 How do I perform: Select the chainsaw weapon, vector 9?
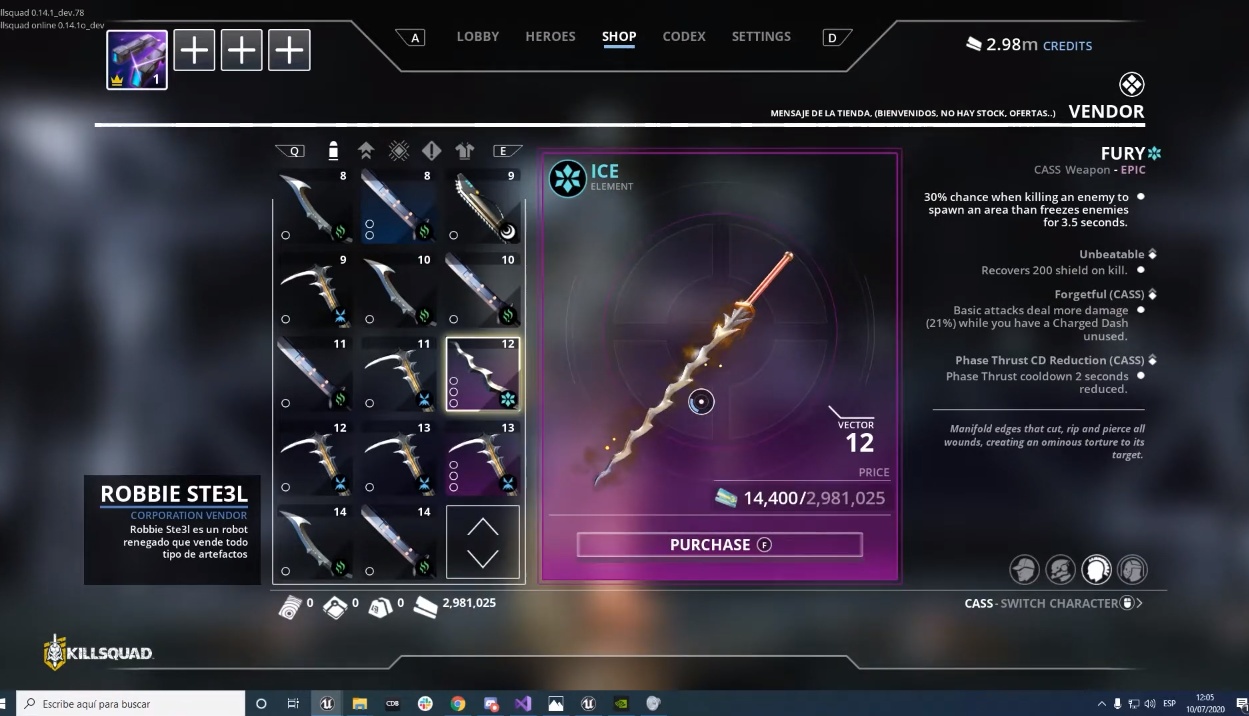483,206
